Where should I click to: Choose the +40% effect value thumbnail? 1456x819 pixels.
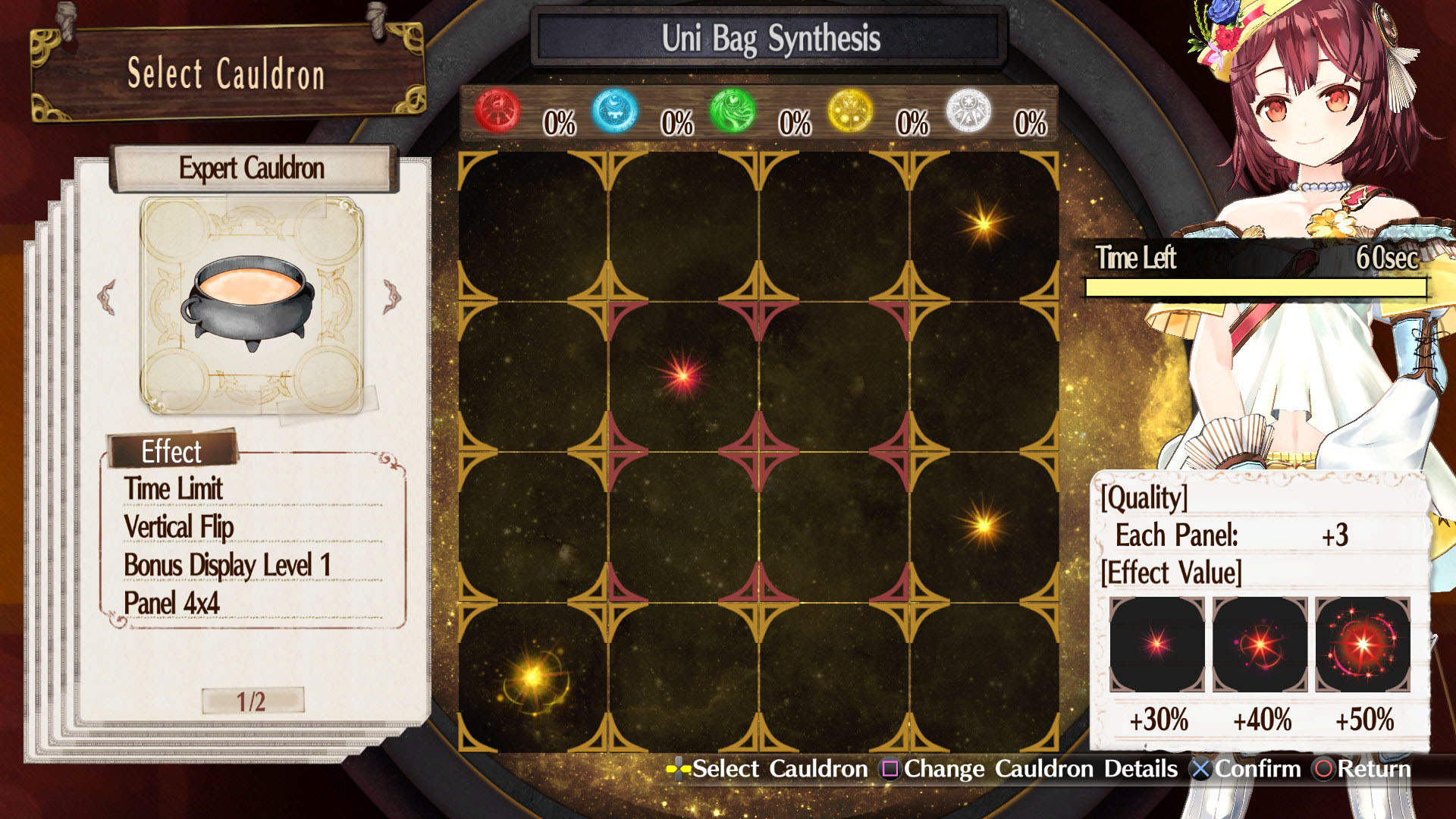click(x=1260, y=645)
